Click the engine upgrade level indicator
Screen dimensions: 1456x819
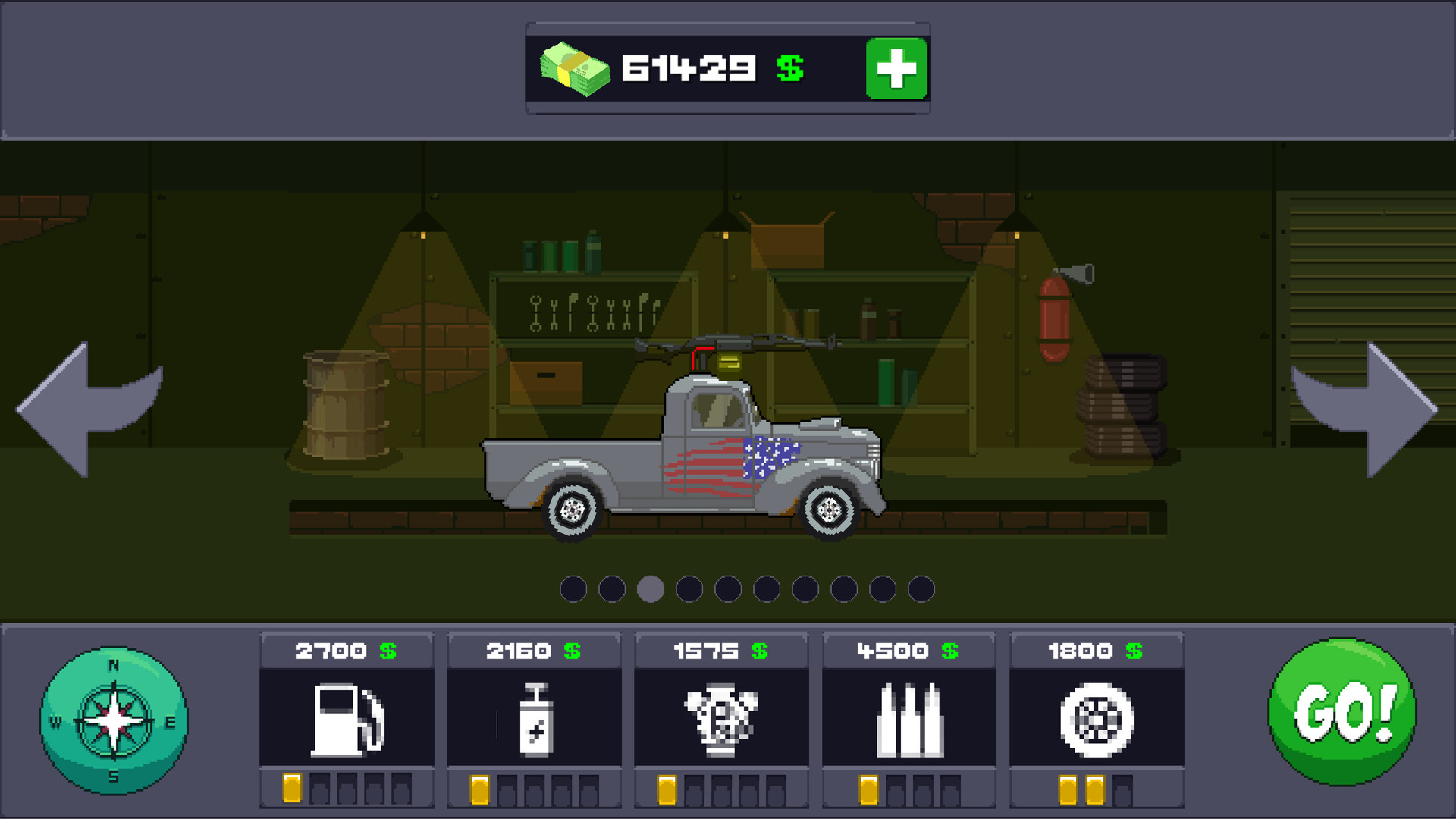click(721, 791)
